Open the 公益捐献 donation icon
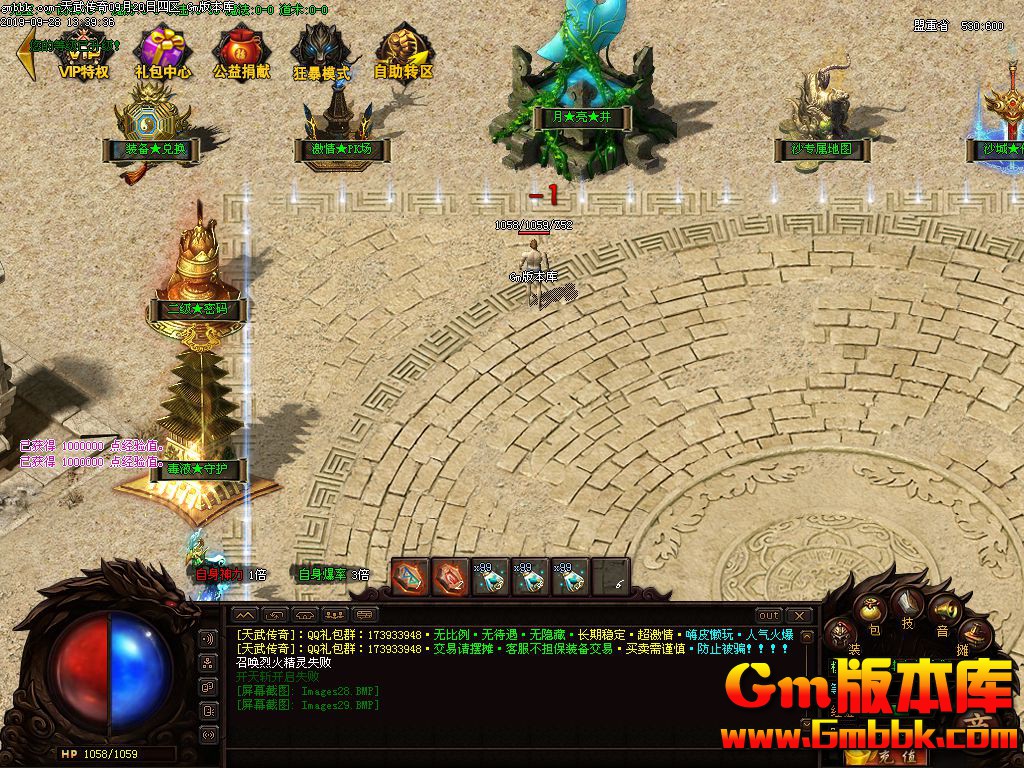This screenshot has height=768, width=1024. 241,51
